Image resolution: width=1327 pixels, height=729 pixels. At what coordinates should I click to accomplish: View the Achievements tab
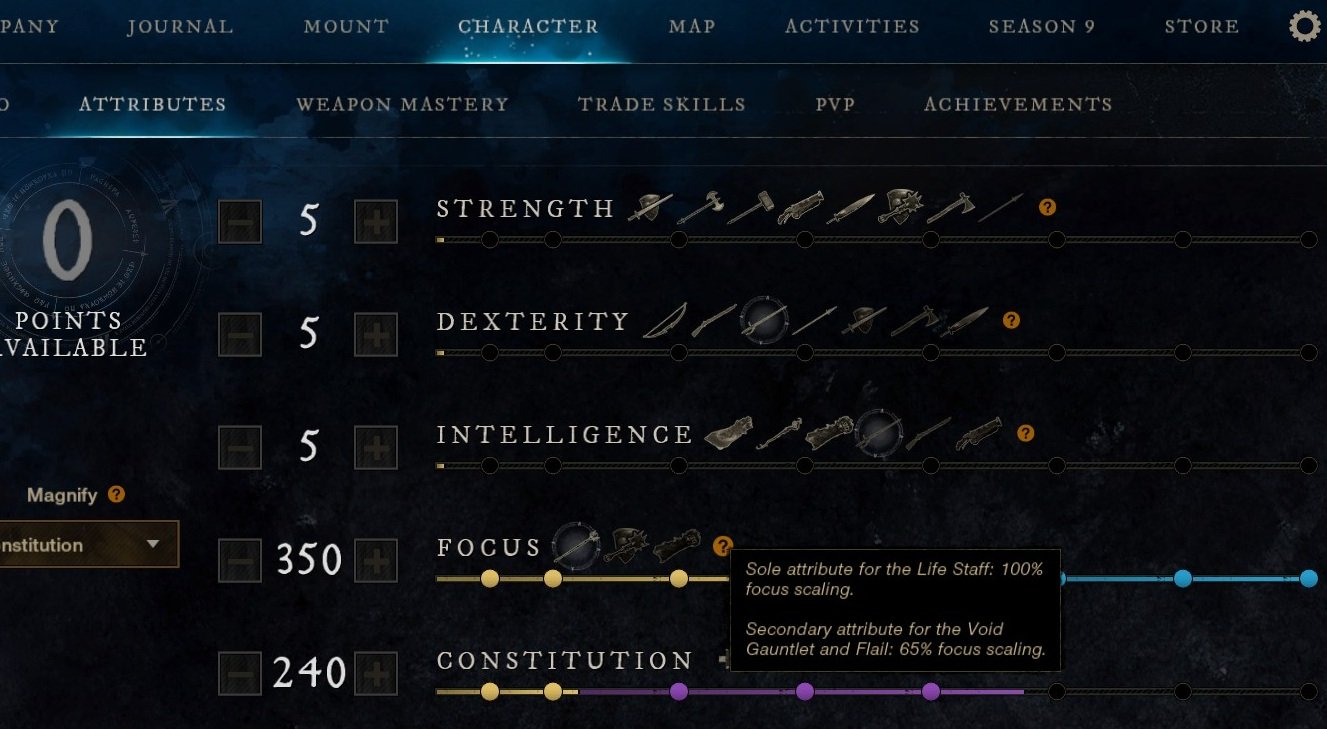[x=1018, y=104]
